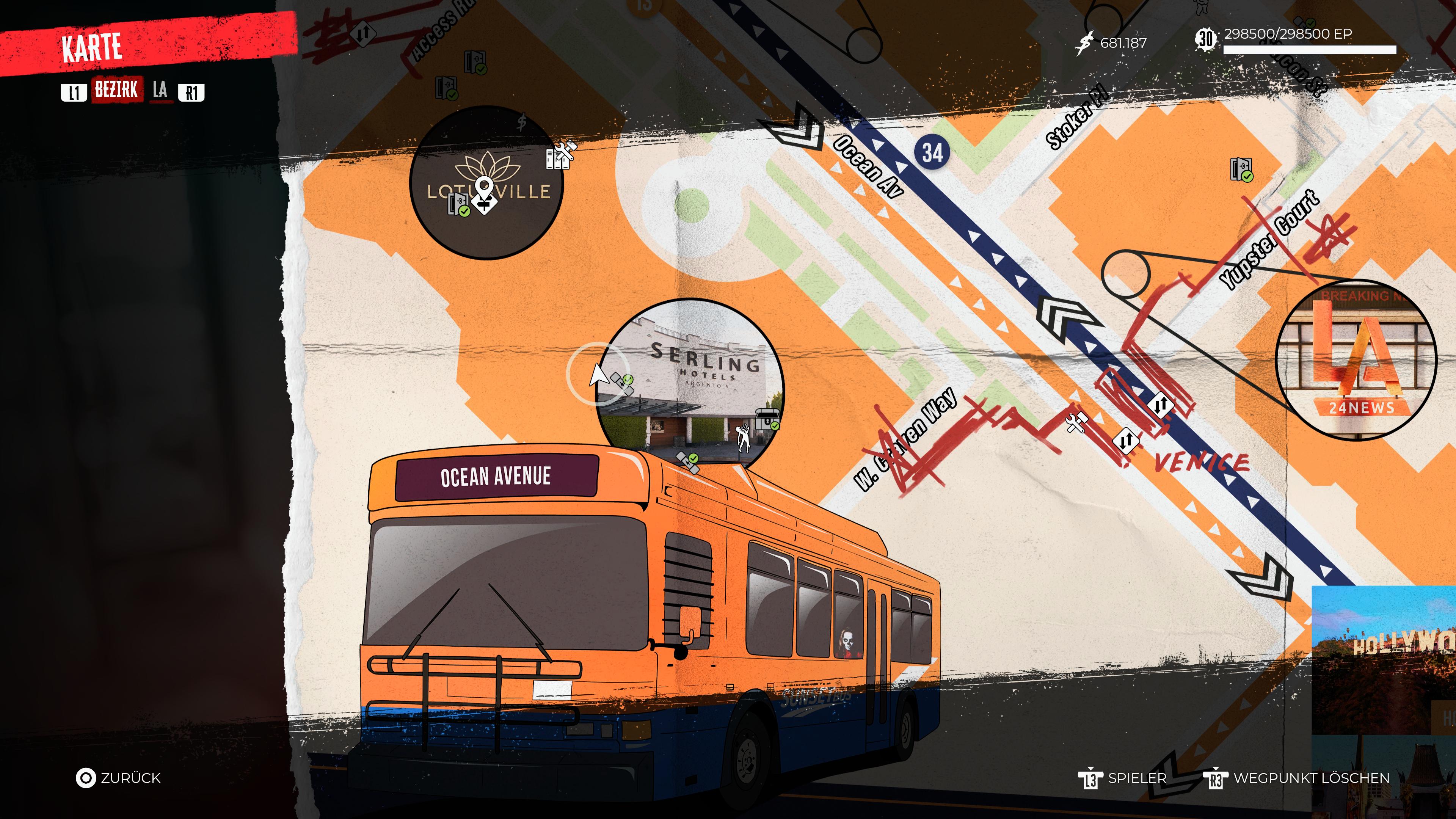Select the workbench marker near W. Craven Way

[1076, 422]
